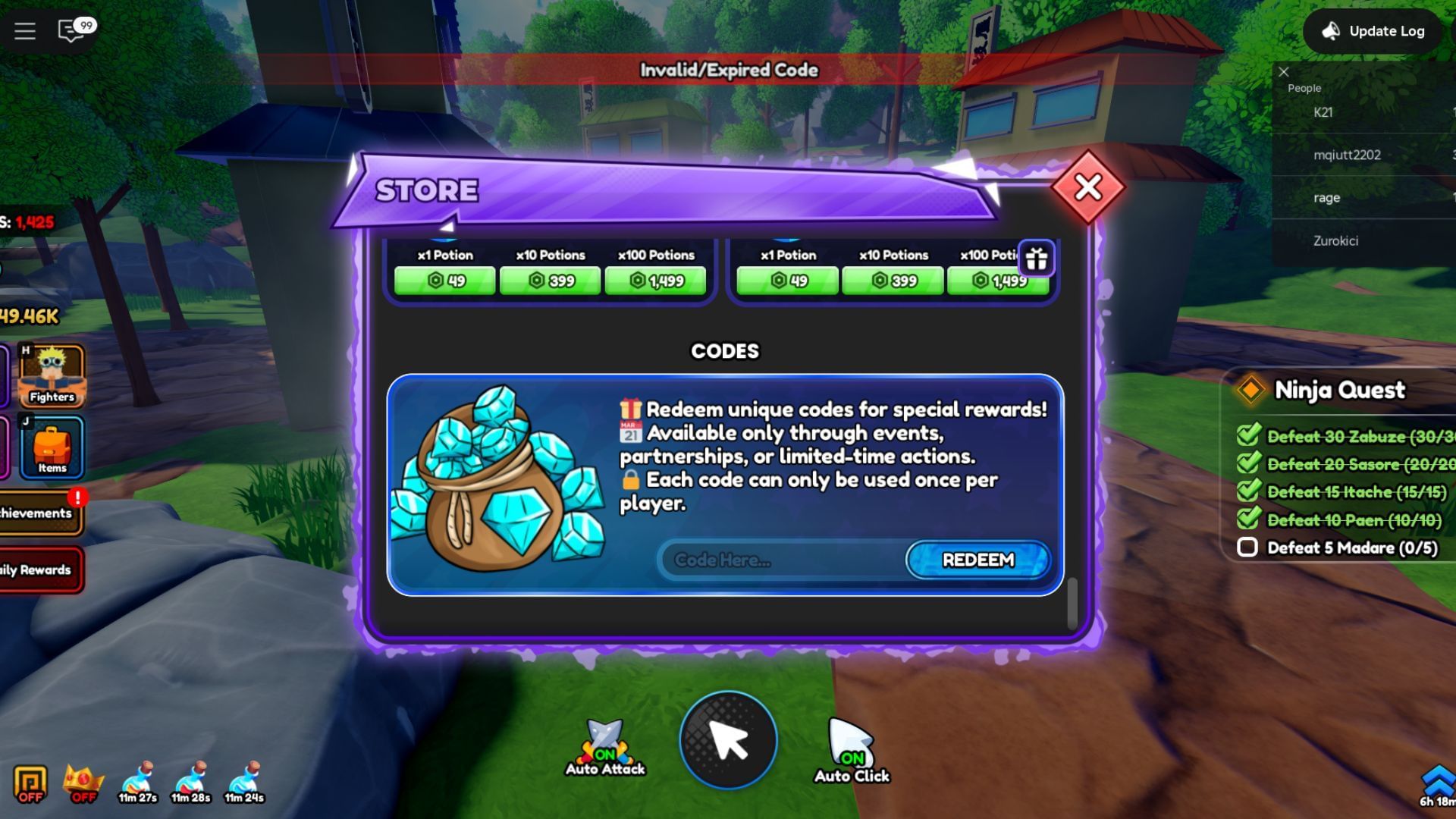Image resolution: width=1456 pixels, height=819 pixels.
Task: Collapse the People list
Action: point(1284,71)
